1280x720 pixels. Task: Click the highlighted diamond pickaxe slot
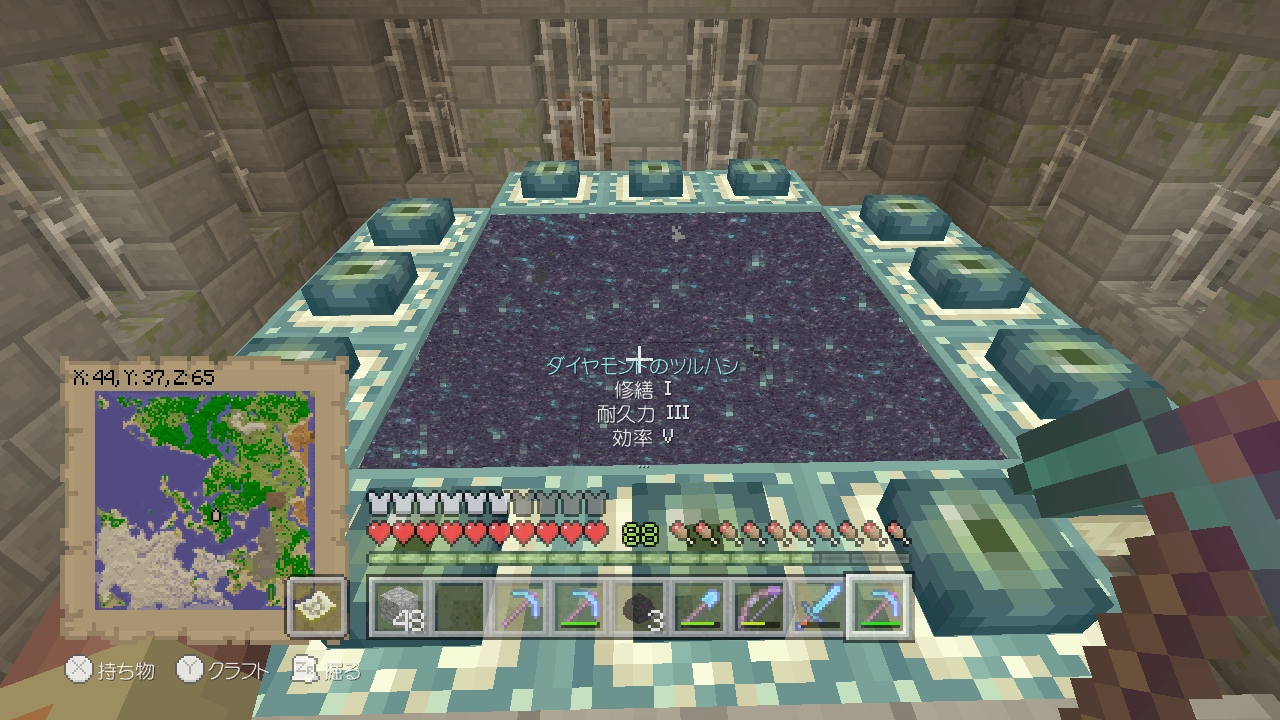point(879,606)
